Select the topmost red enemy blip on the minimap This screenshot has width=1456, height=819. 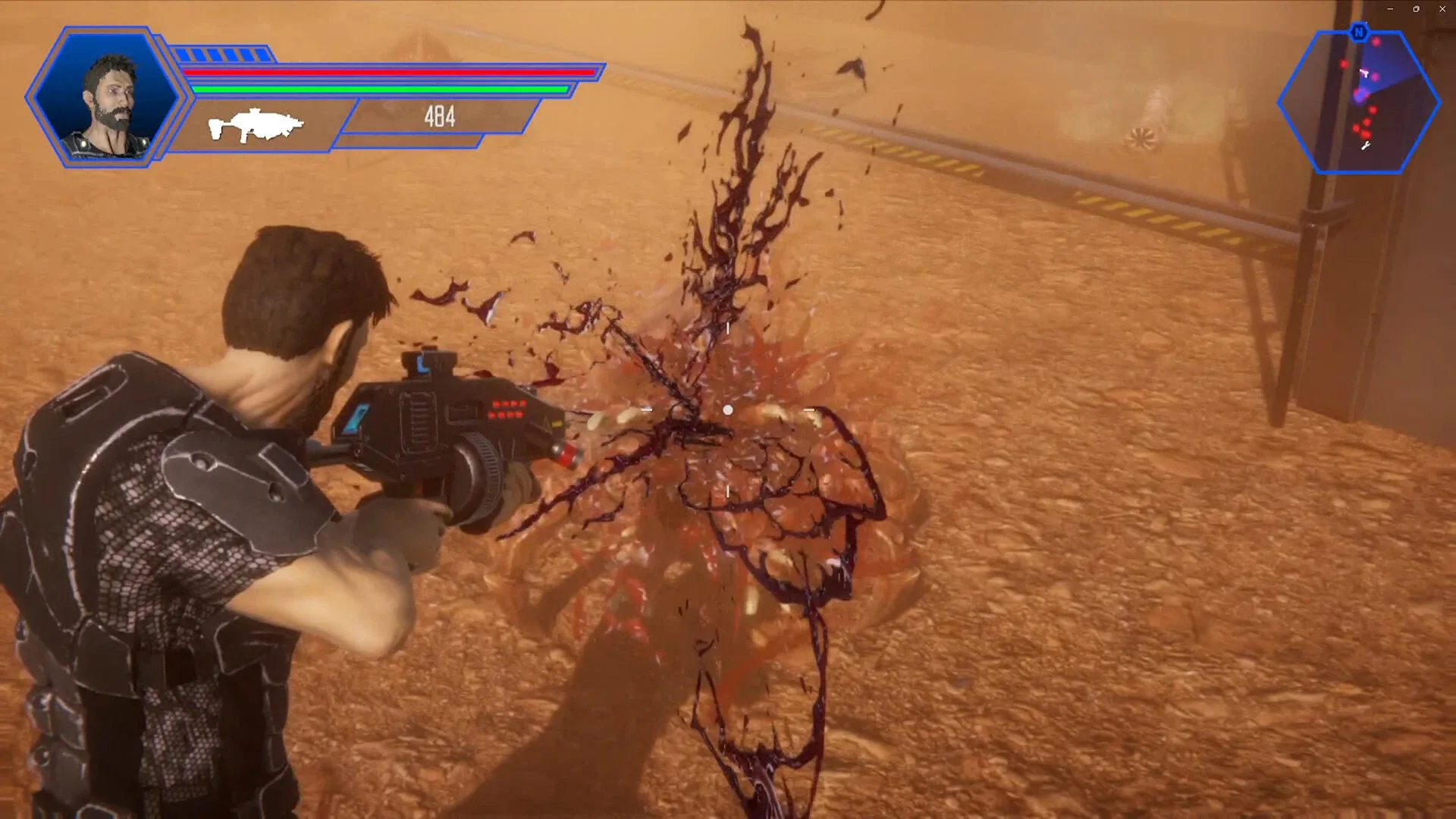point(1376,42)
